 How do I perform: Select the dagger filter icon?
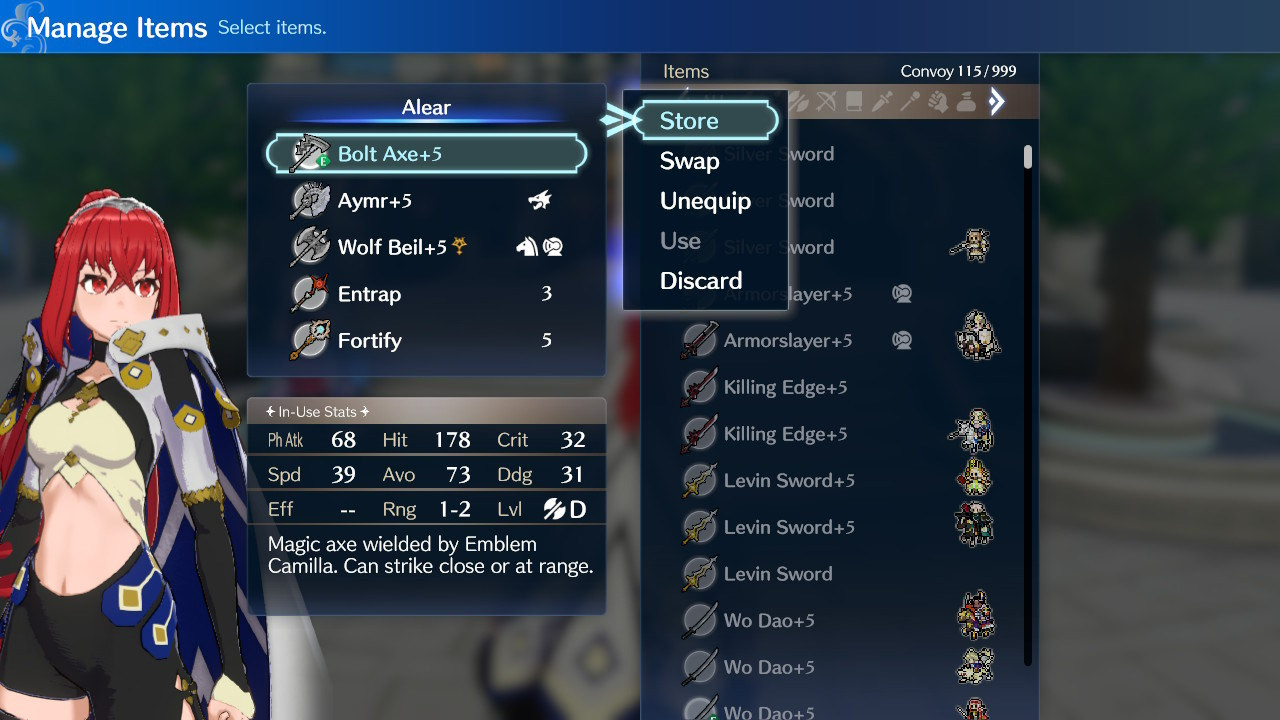[x=882, y=101]
